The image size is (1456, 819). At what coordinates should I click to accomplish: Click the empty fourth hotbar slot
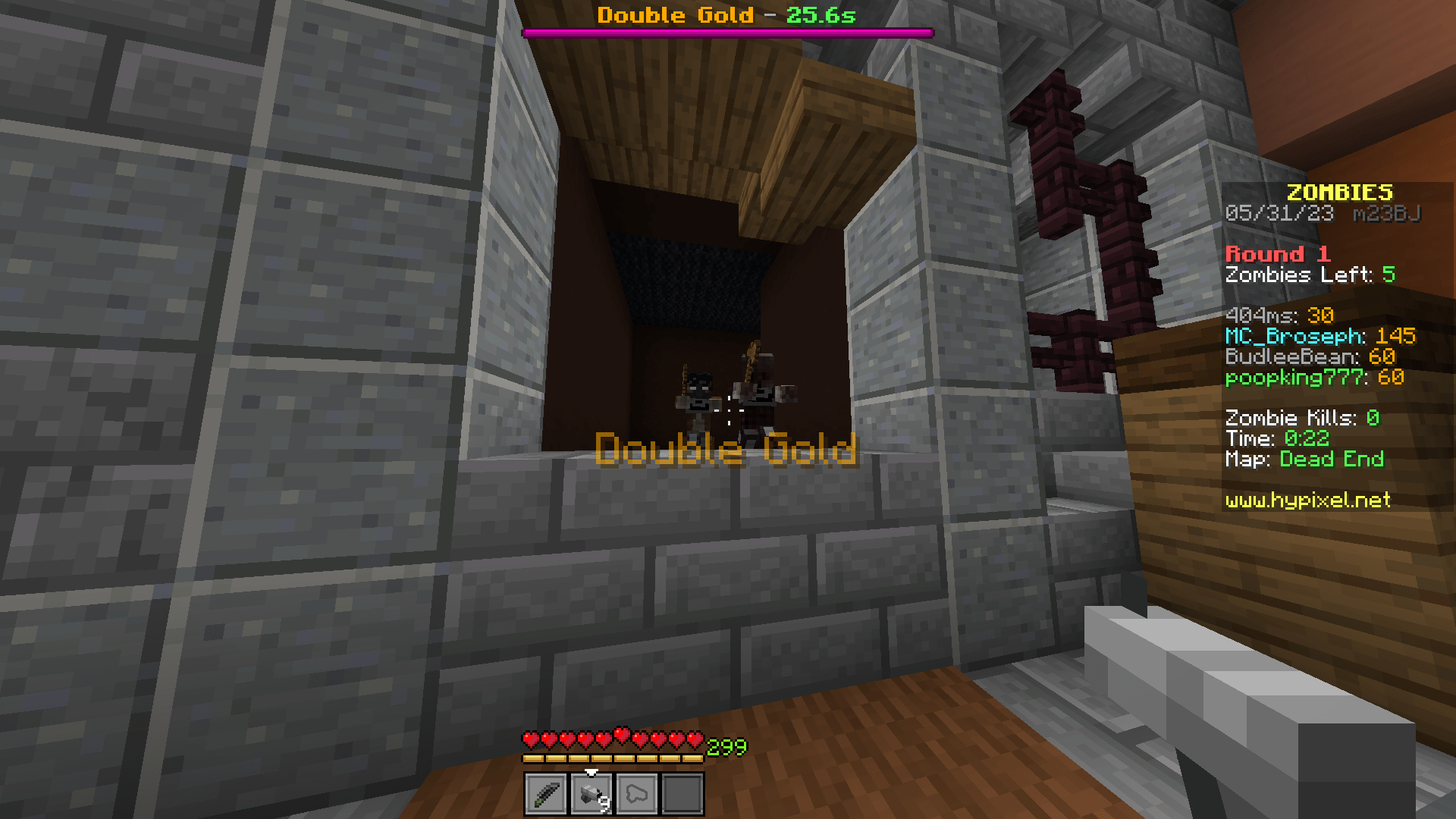(681, 793)
